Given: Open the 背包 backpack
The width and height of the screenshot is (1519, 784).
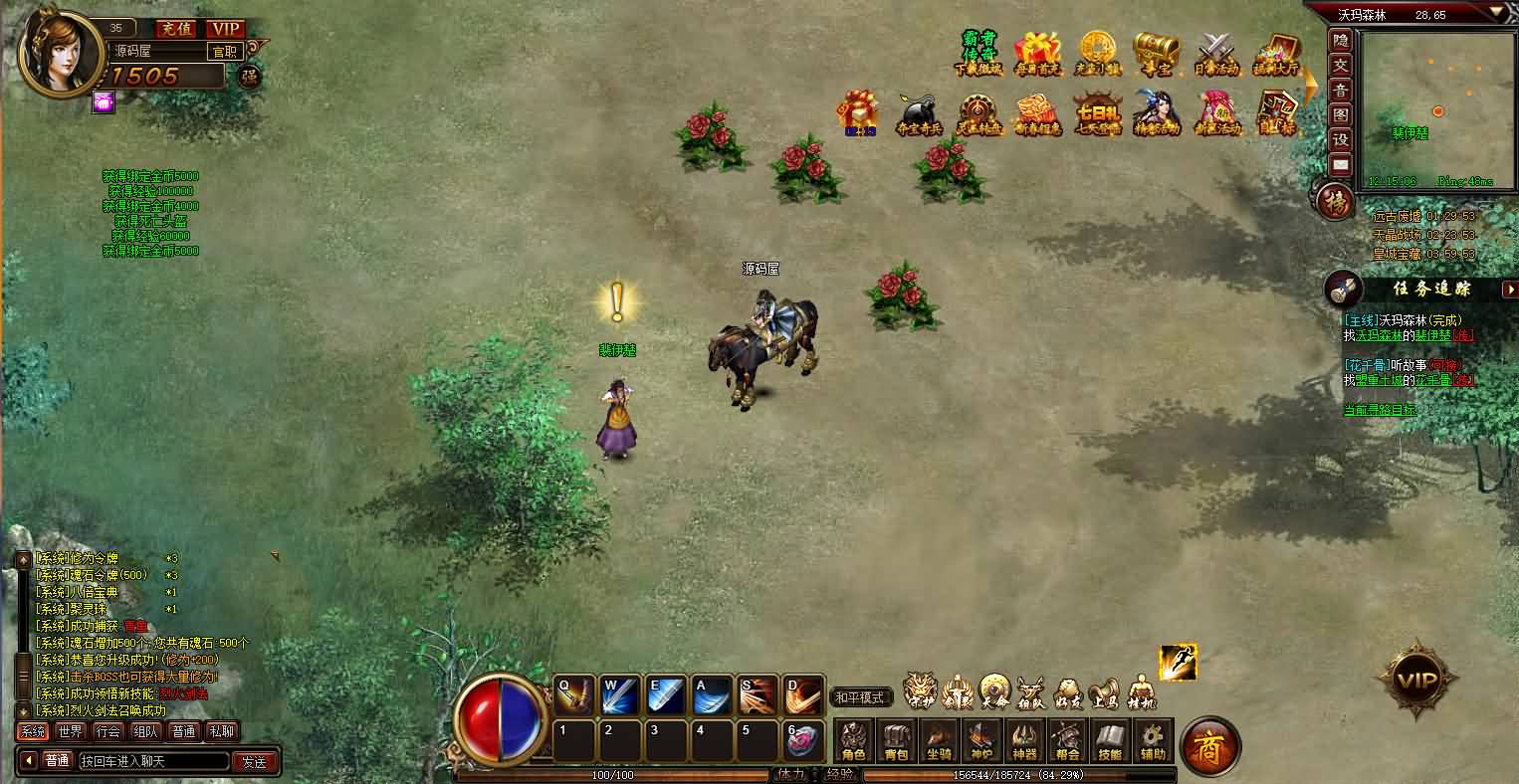Looking at the screenshot, I should 897,740.
